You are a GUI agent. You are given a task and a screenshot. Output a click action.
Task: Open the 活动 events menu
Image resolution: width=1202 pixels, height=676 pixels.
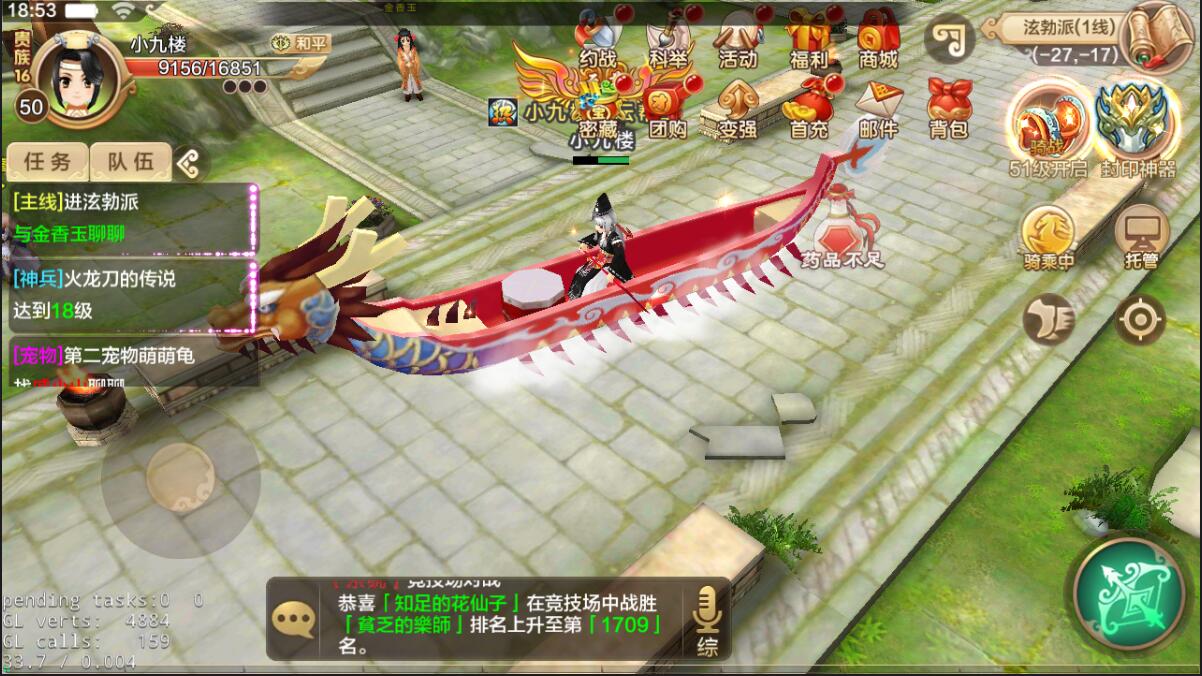click(738, 38)
